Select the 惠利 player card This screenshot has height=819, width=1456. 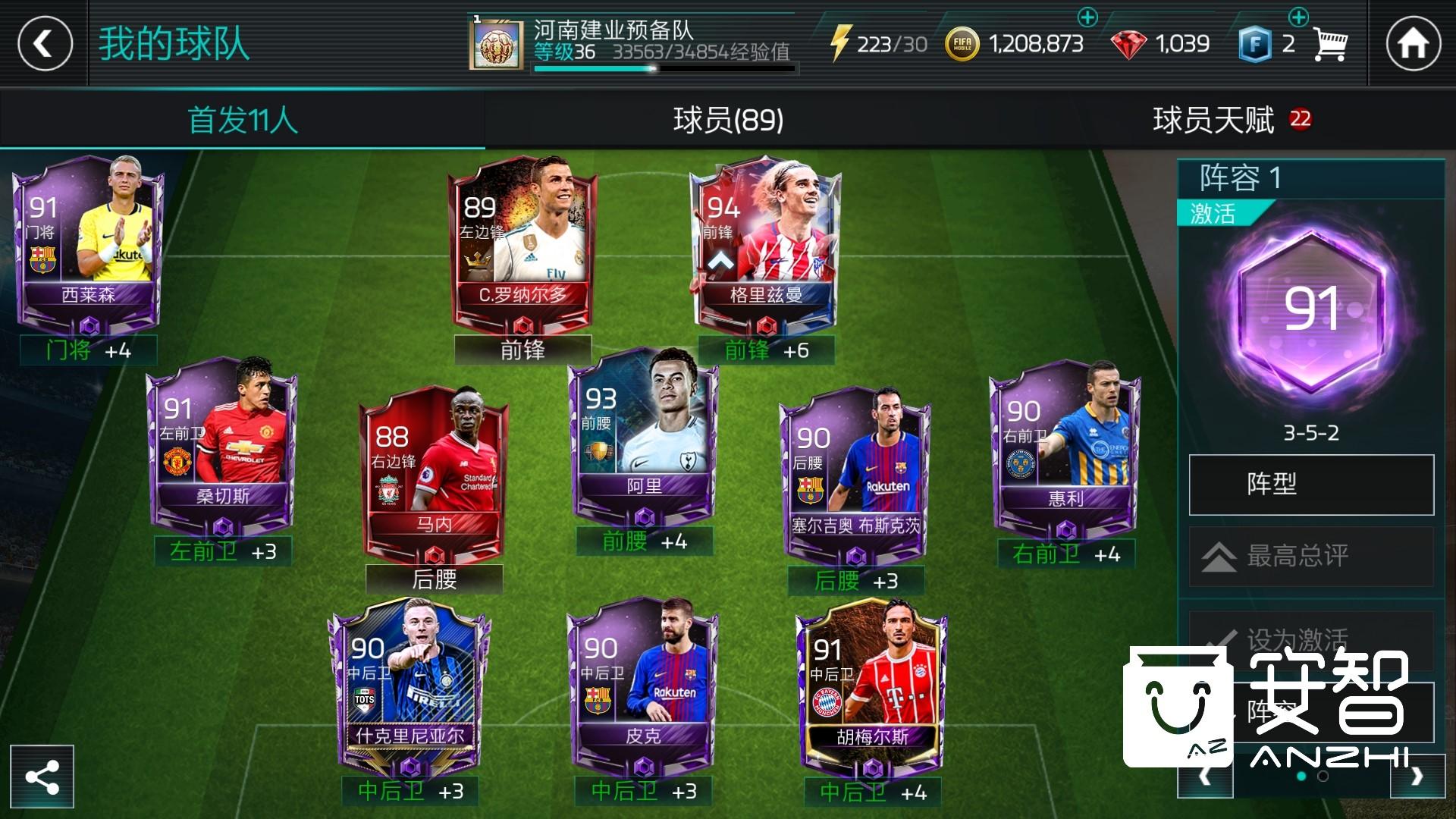pos(1065,447)
